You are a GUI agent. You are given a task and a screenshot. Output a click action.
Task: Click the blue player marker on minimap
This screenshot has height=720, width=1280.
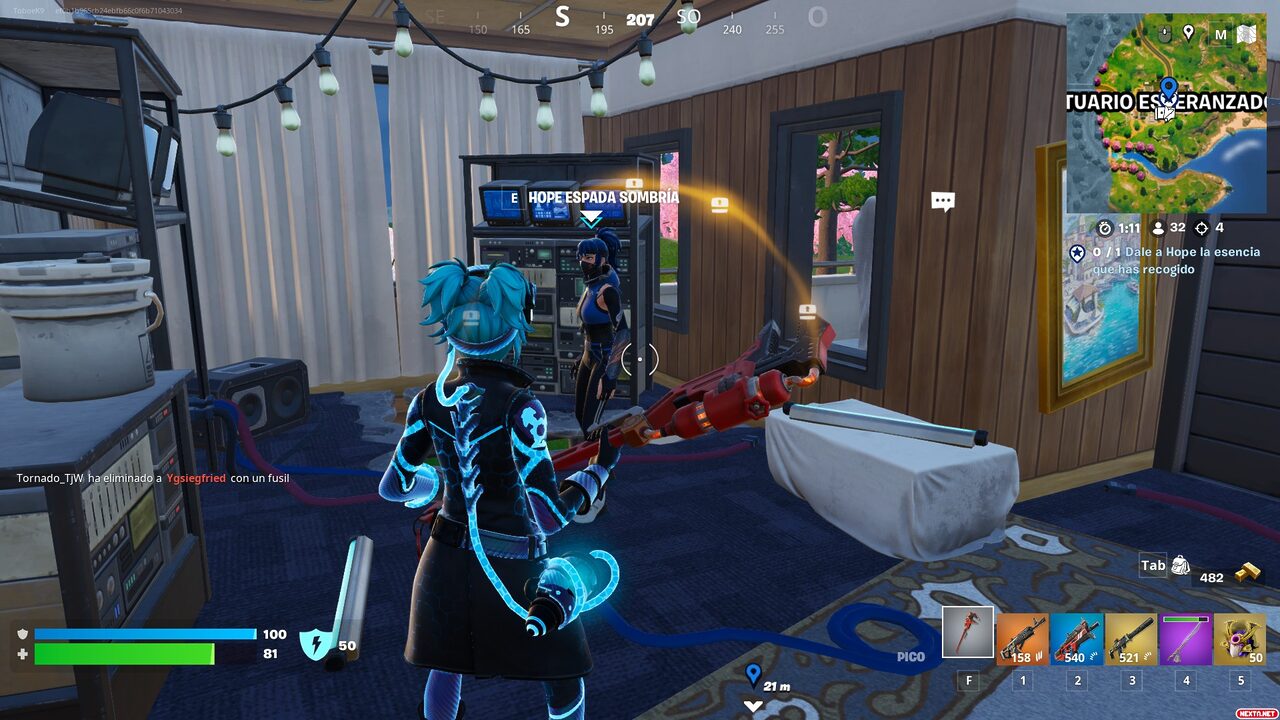tap(1167, 90)
